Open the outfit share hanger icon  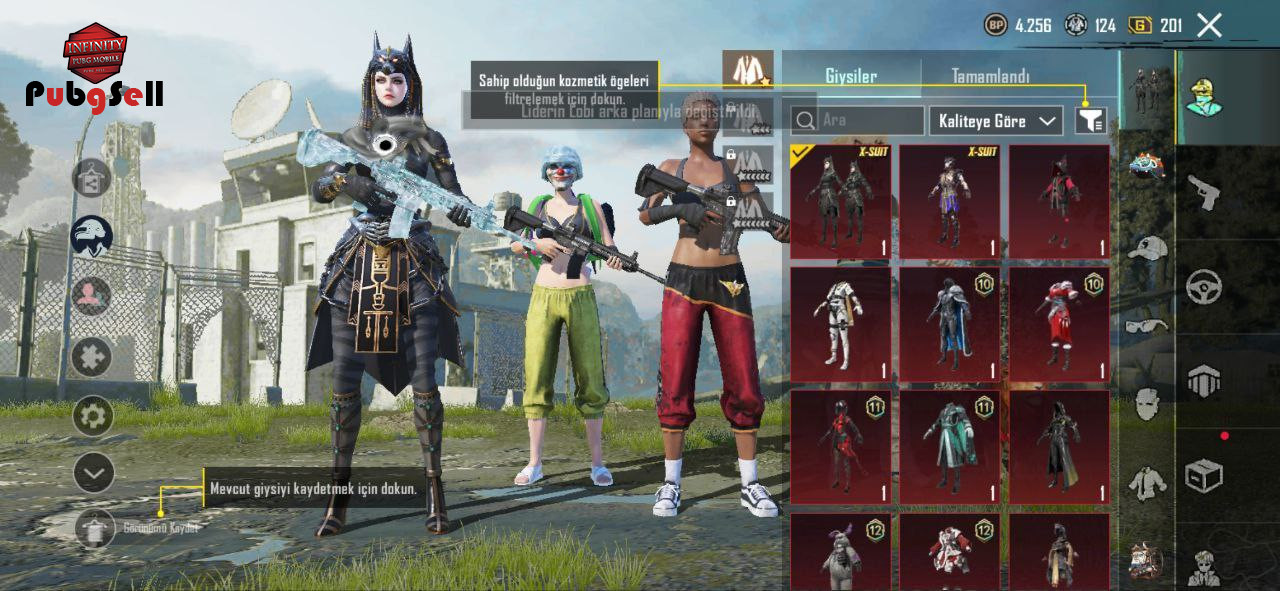[92, 178]
